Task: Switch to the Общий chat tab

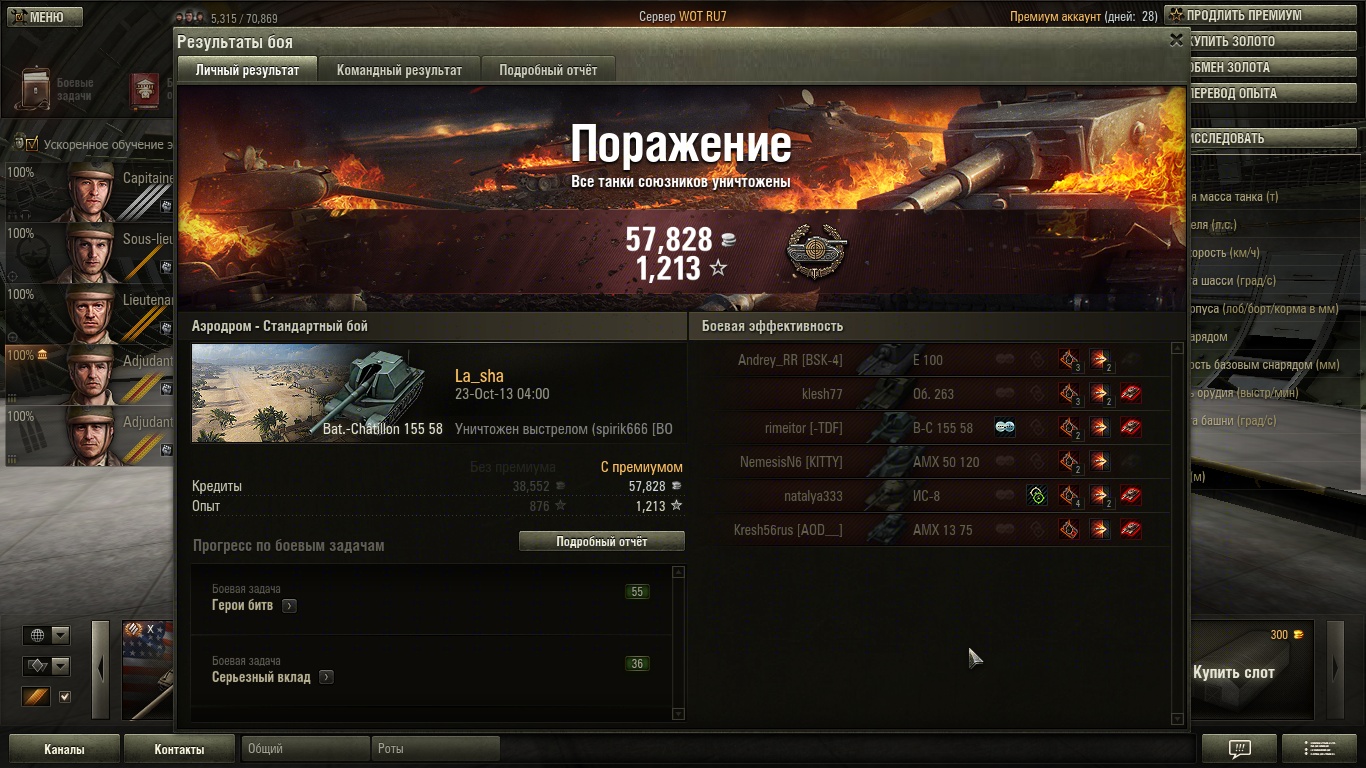Action: coord(305,749)
